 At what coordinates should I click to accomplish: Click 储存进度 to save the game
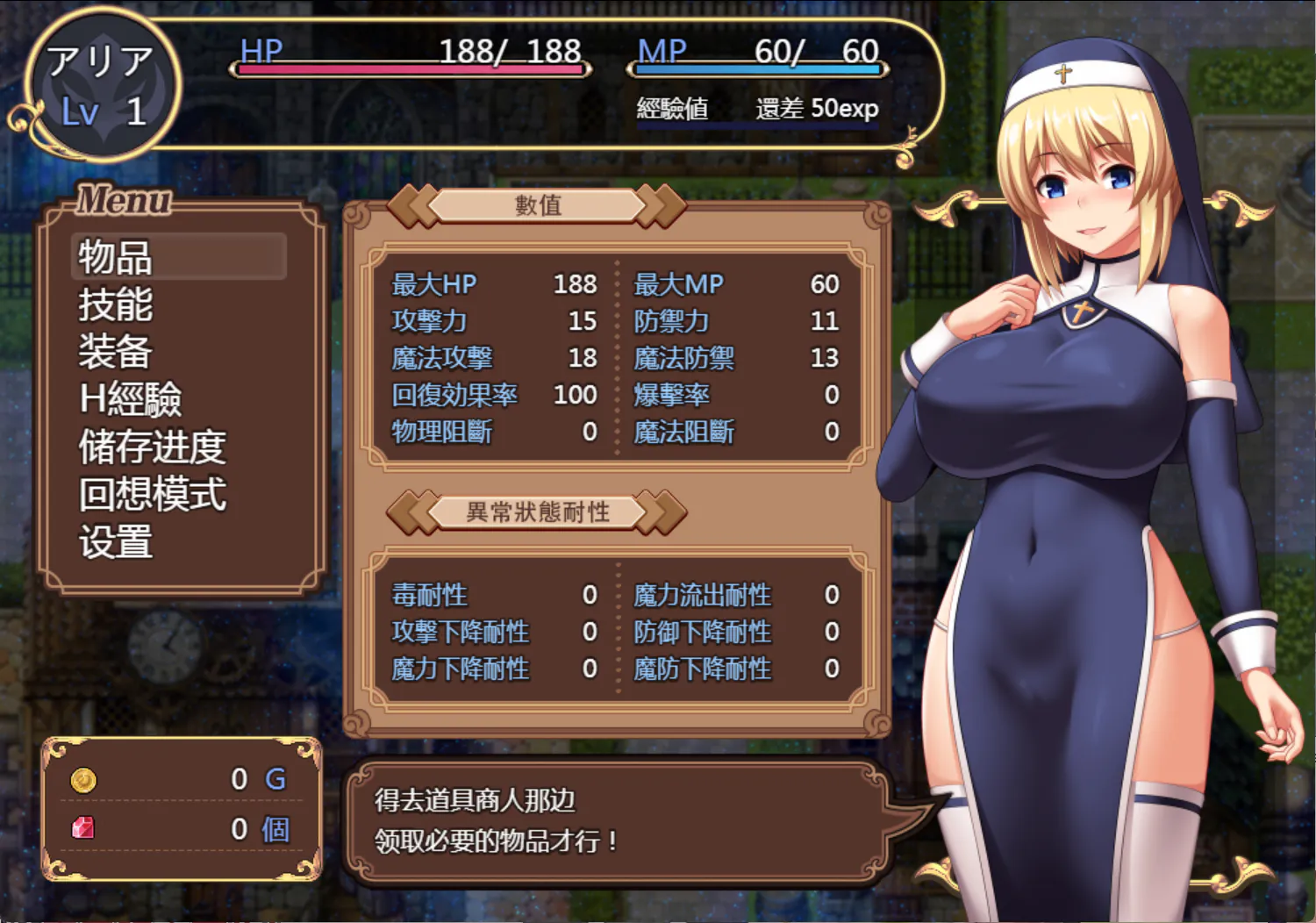tap(153, 447)
